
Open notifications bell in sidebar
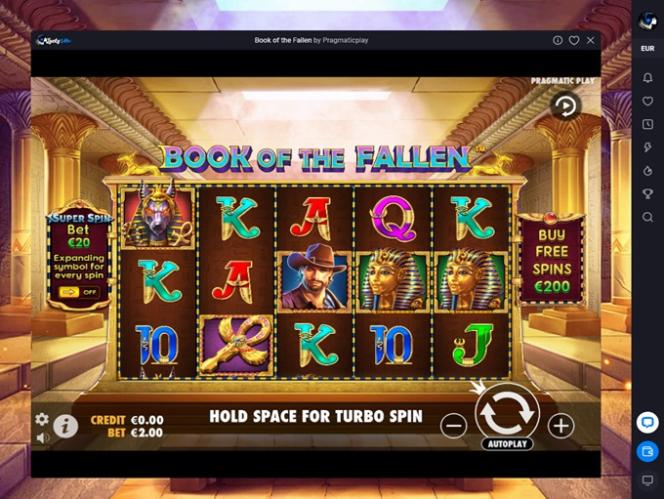[x=647, y=78]
